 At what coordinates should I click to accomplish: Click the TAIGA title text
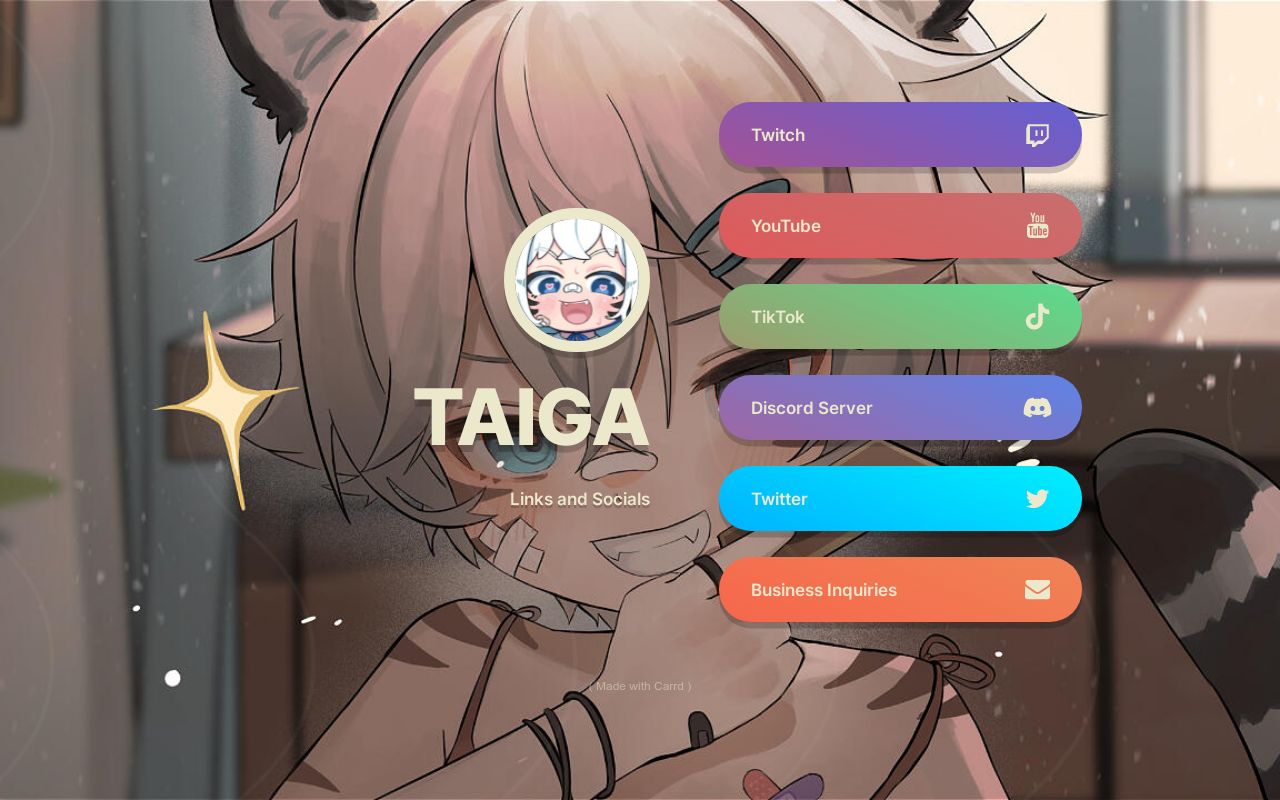click(530, 417)
